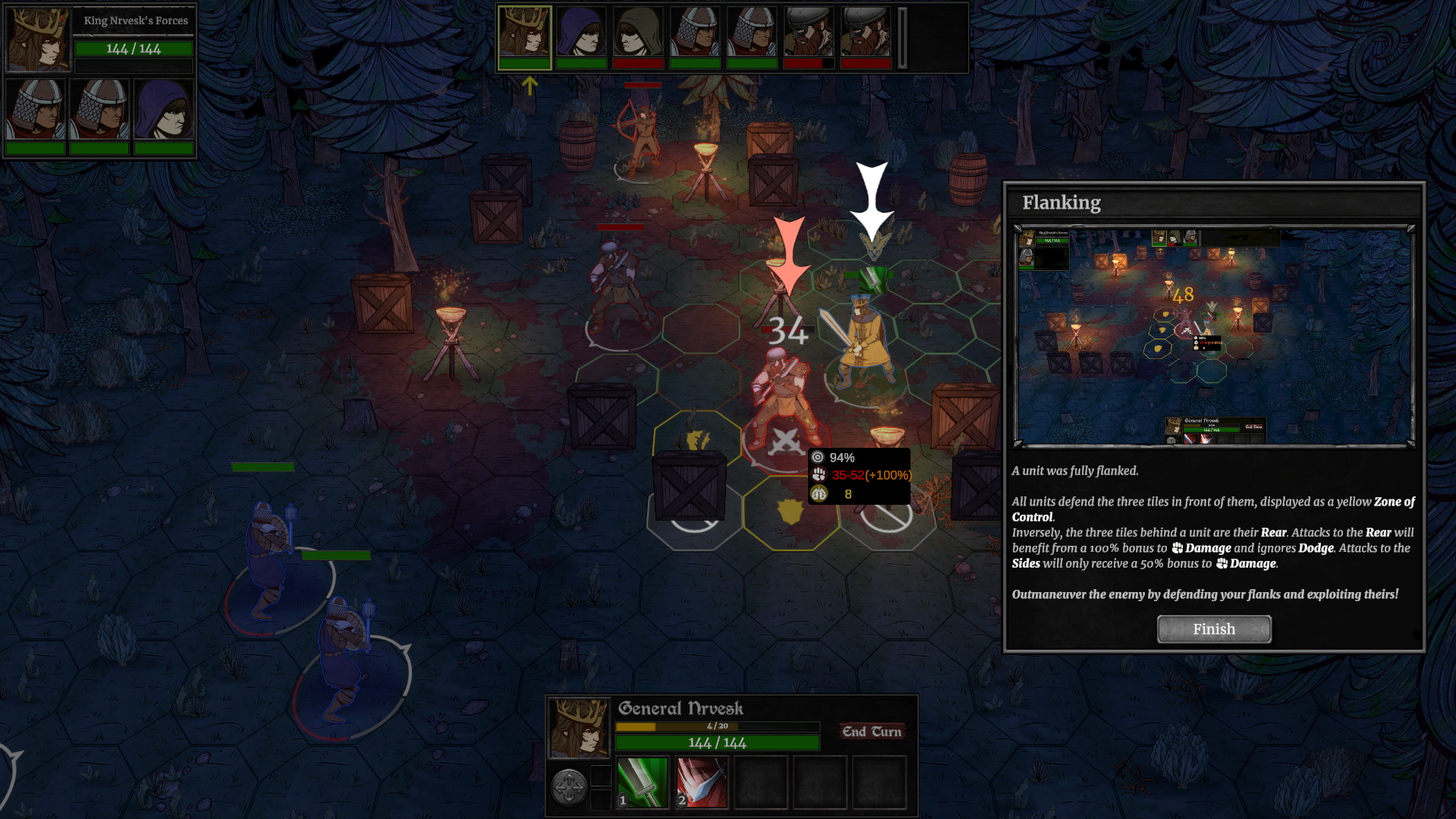This screenshot has width=1456, height=819.
Task: Finish the Flanking tutorial popup
Action: (1213, 629)
